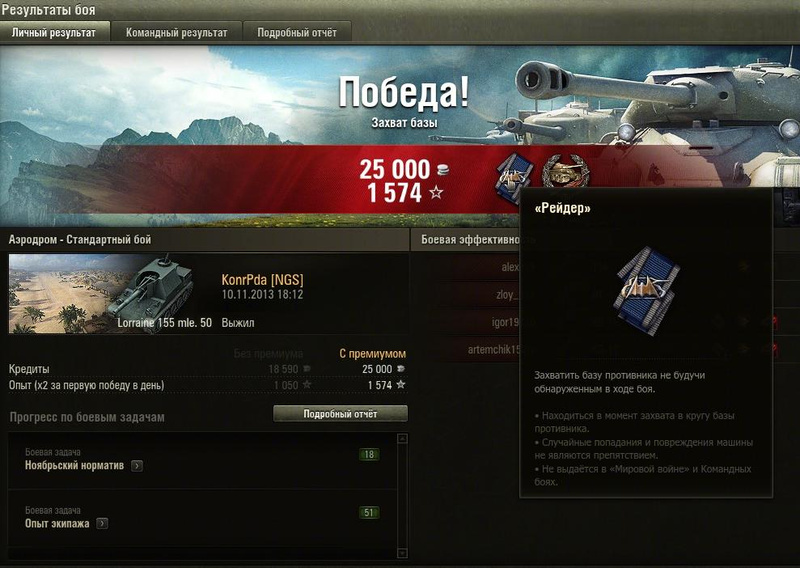
Task: Click the battle tasks scroll-up arrow
Action: pyautogui.click(x=402, y=438)
